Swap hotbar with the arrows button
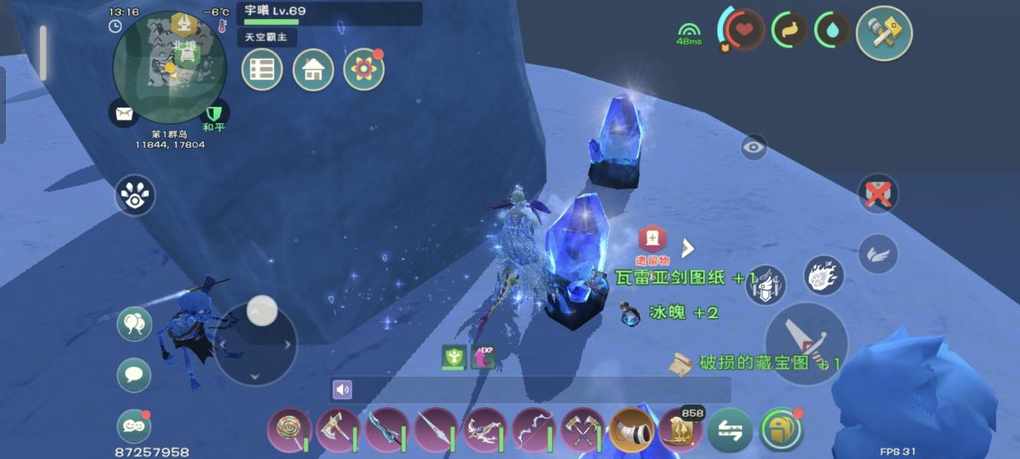 [x=730, y=431]
